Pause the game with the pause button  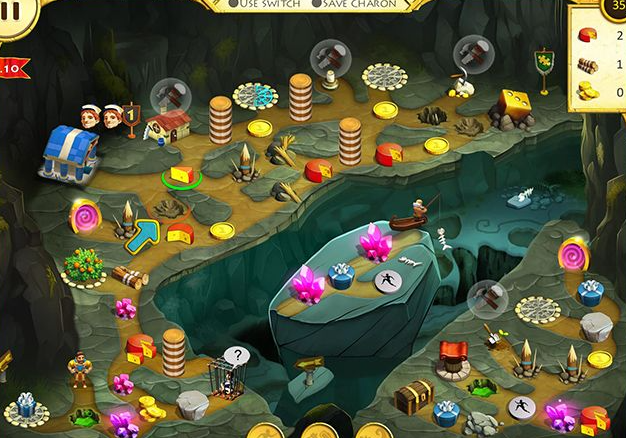(x=14, y=18)
